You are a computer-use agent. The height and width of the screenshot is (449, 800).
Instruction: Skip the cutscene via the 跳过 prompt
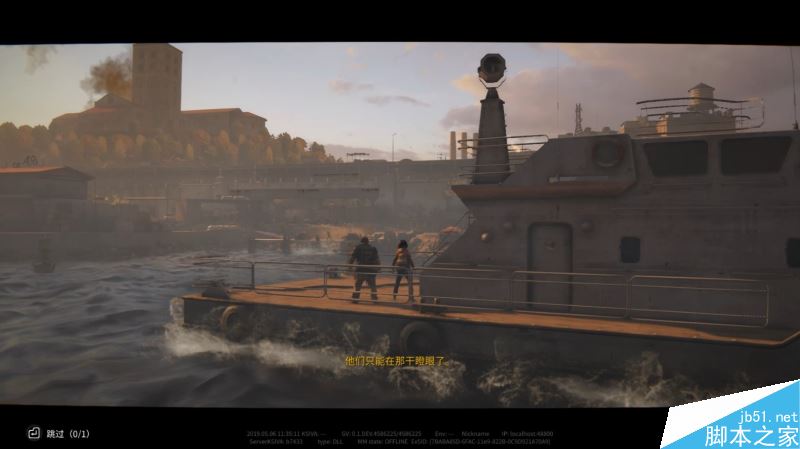[x=56, y=434]
